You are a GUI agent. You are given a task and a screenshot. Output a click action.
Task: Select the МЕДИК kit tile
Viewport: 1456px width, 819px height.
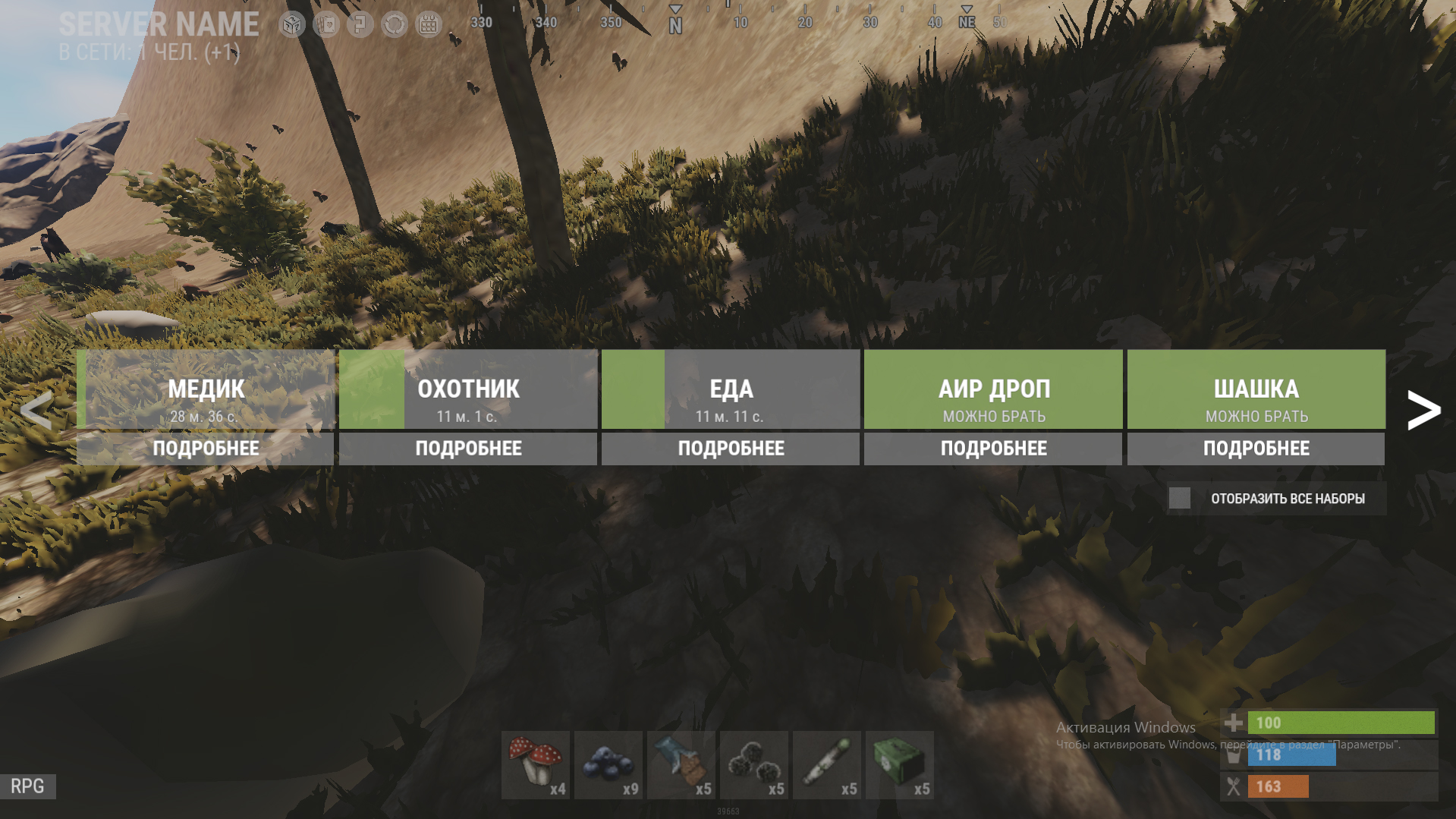coord(206,389)
